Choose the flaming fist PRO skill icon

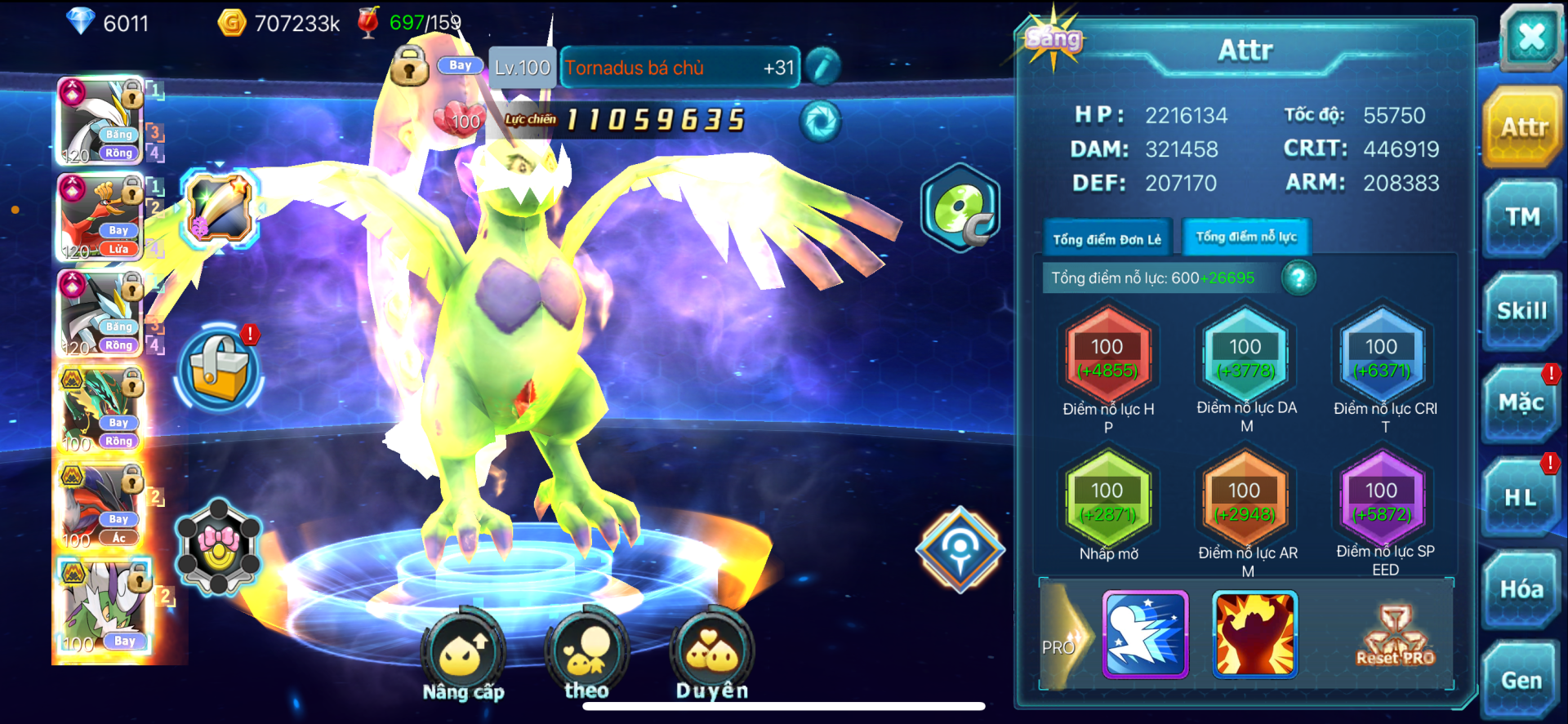[1254, 635]
